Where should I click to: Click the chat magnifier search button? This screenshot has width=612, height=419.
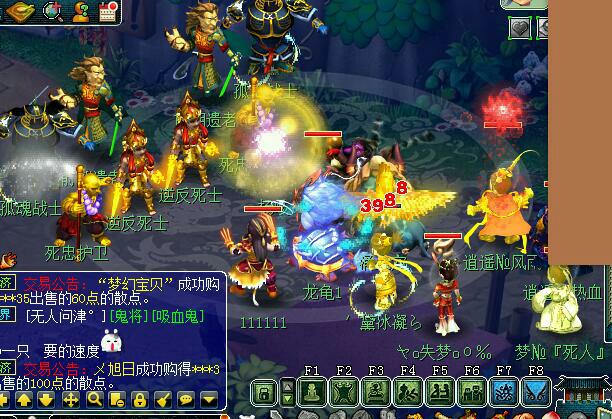point(93,400)
